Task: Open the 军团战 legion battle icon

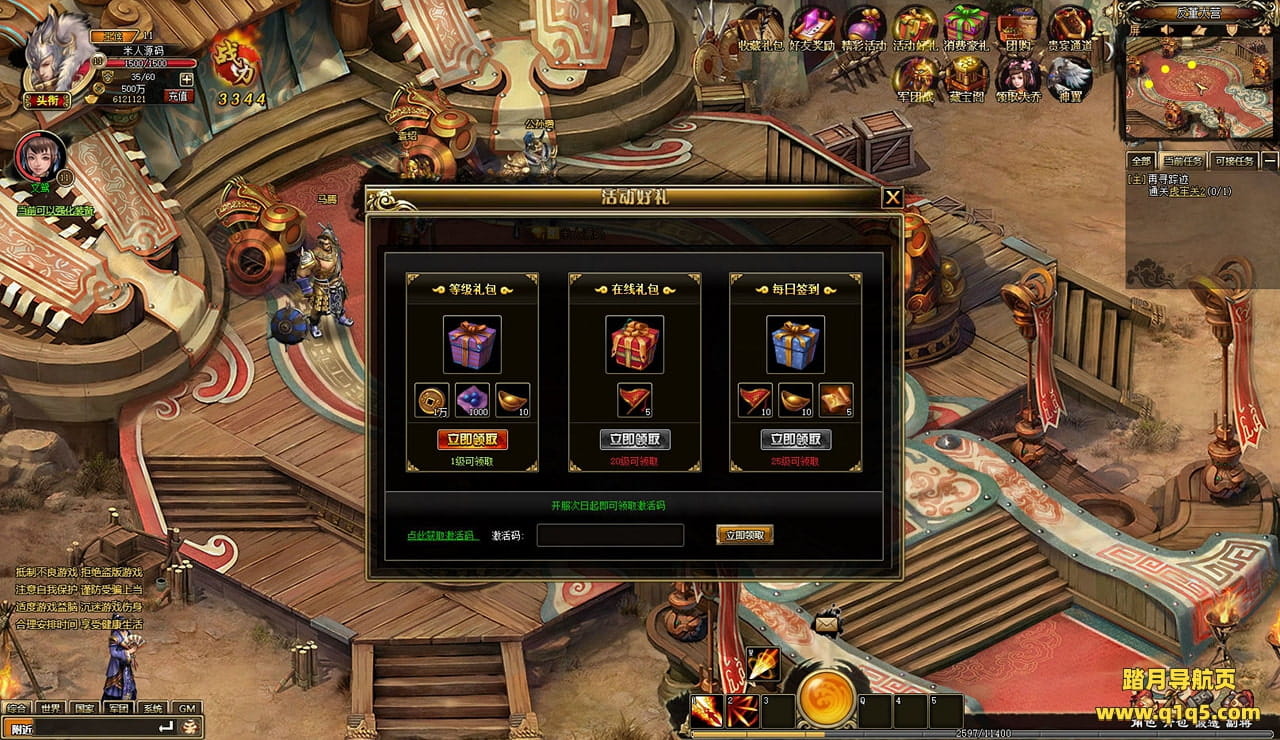Action: [x=915, y=78]
